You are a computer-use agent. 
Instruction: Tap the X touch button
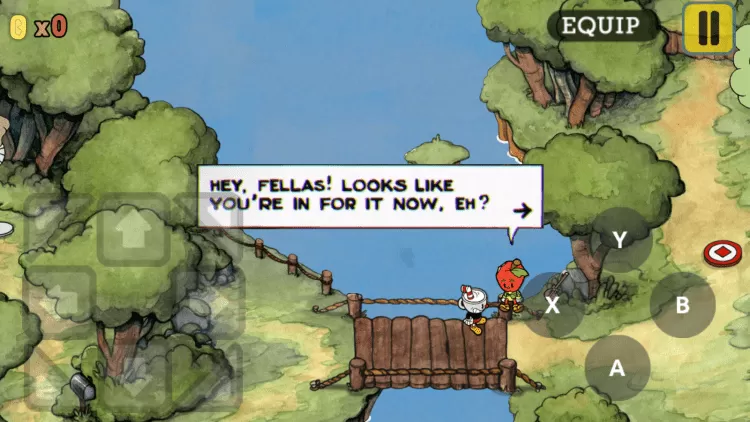(x=552, y=304)
